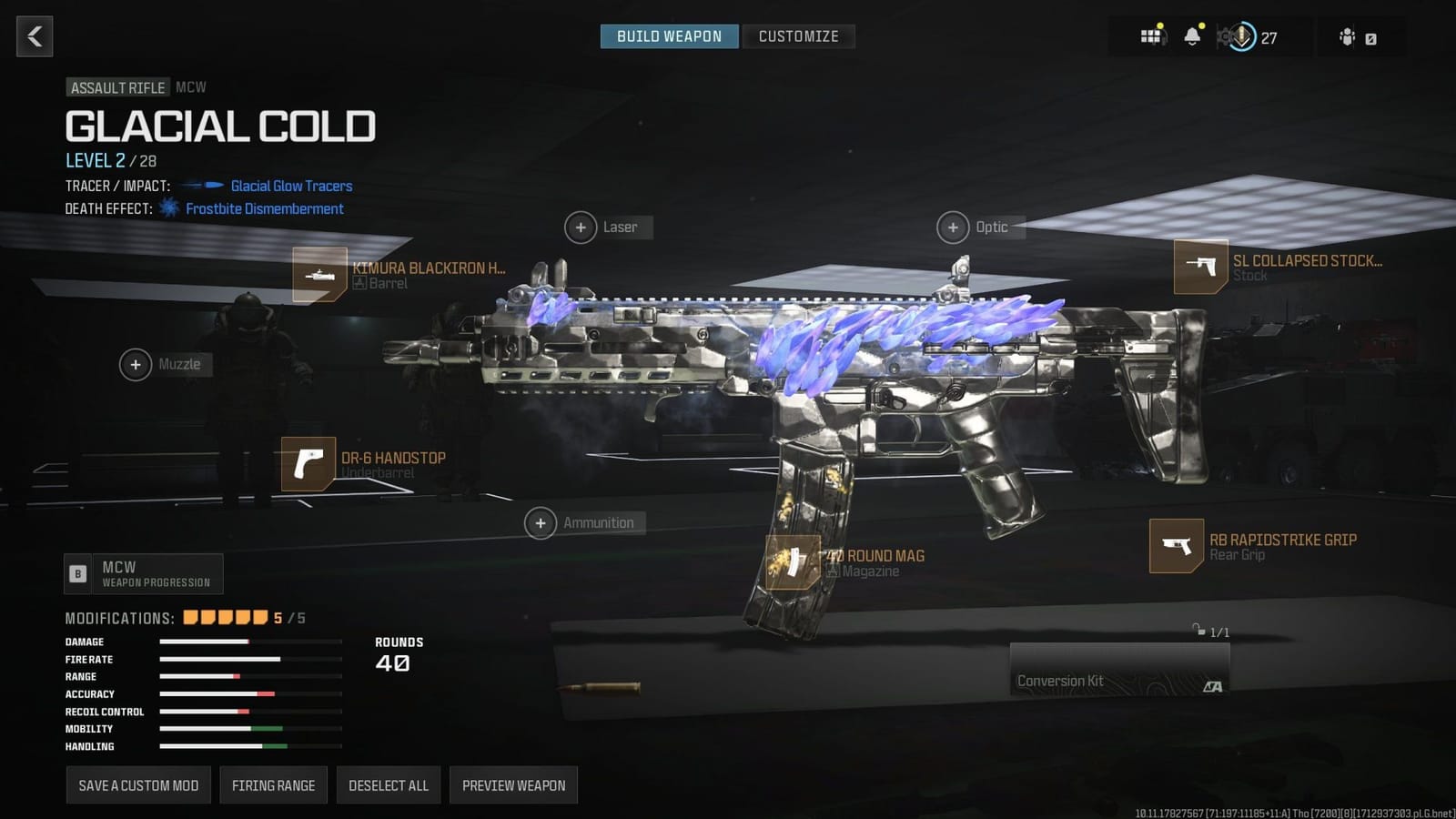The height and width of the screenshot is (819, 1456).
Task: Open the DR-6 Handstop underbarrel icon
Action: click(309, 465)
